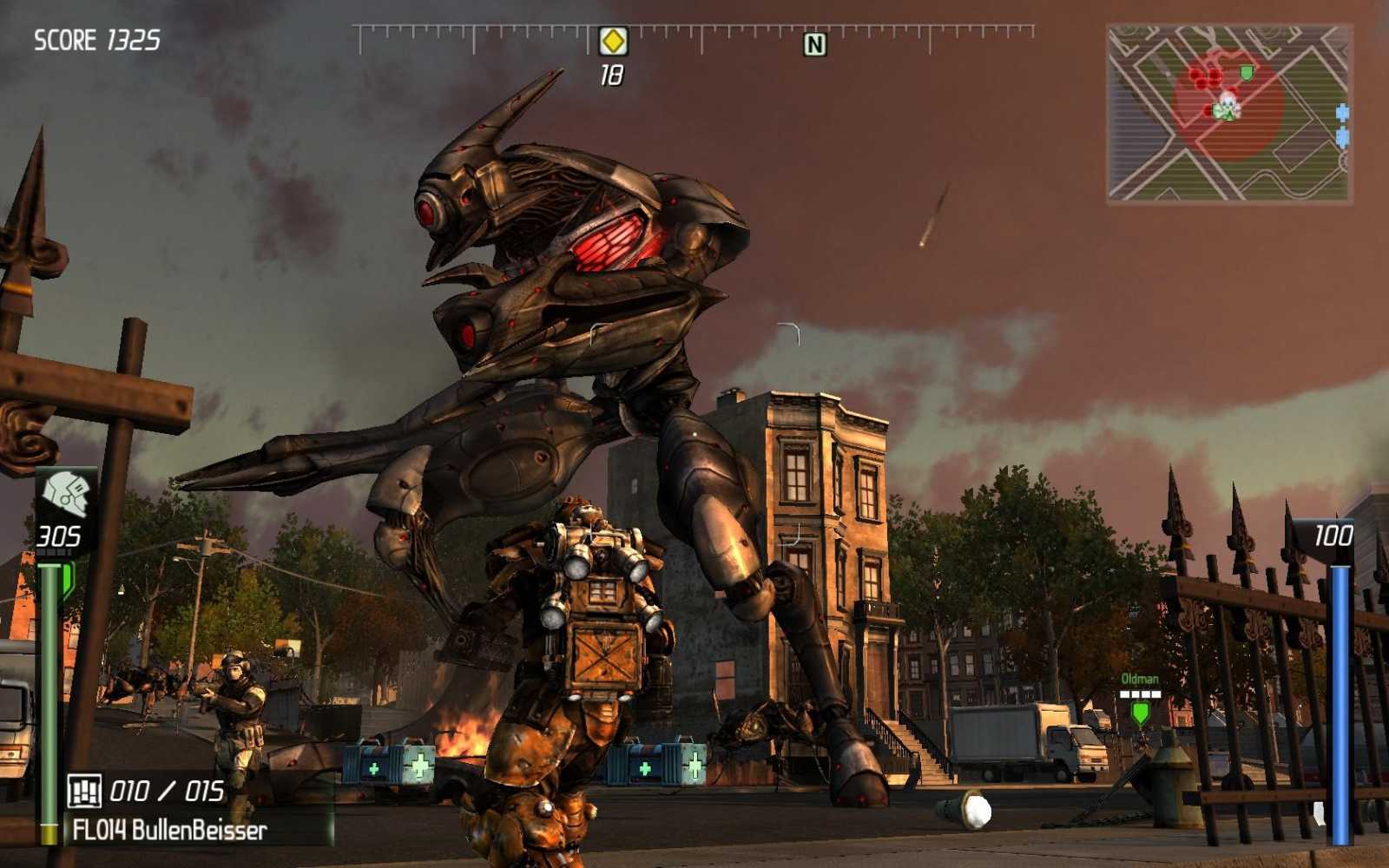This screenshot has height=868, width=1389.
Task: Click the green player arrow on the minimap
Action: coord(1225,113)
